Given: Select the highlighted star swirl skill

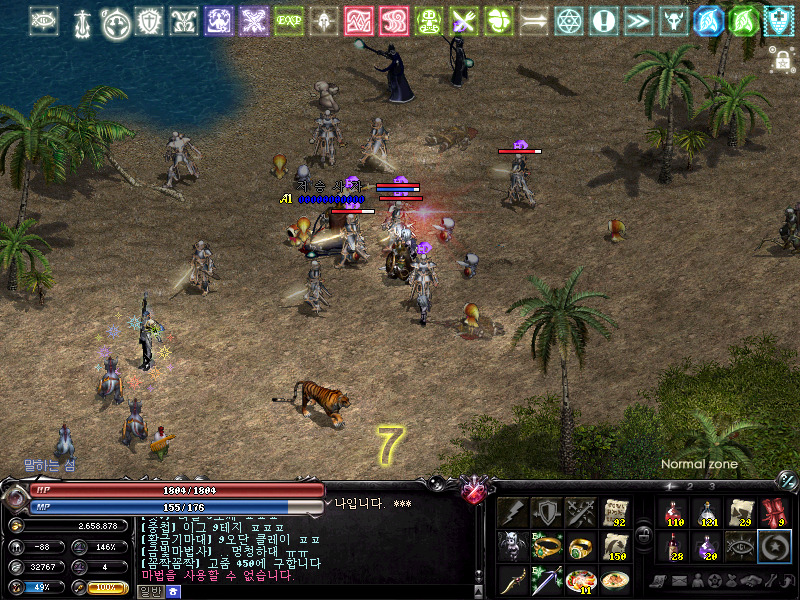Looking at the screenshot, I should point(775,547).
